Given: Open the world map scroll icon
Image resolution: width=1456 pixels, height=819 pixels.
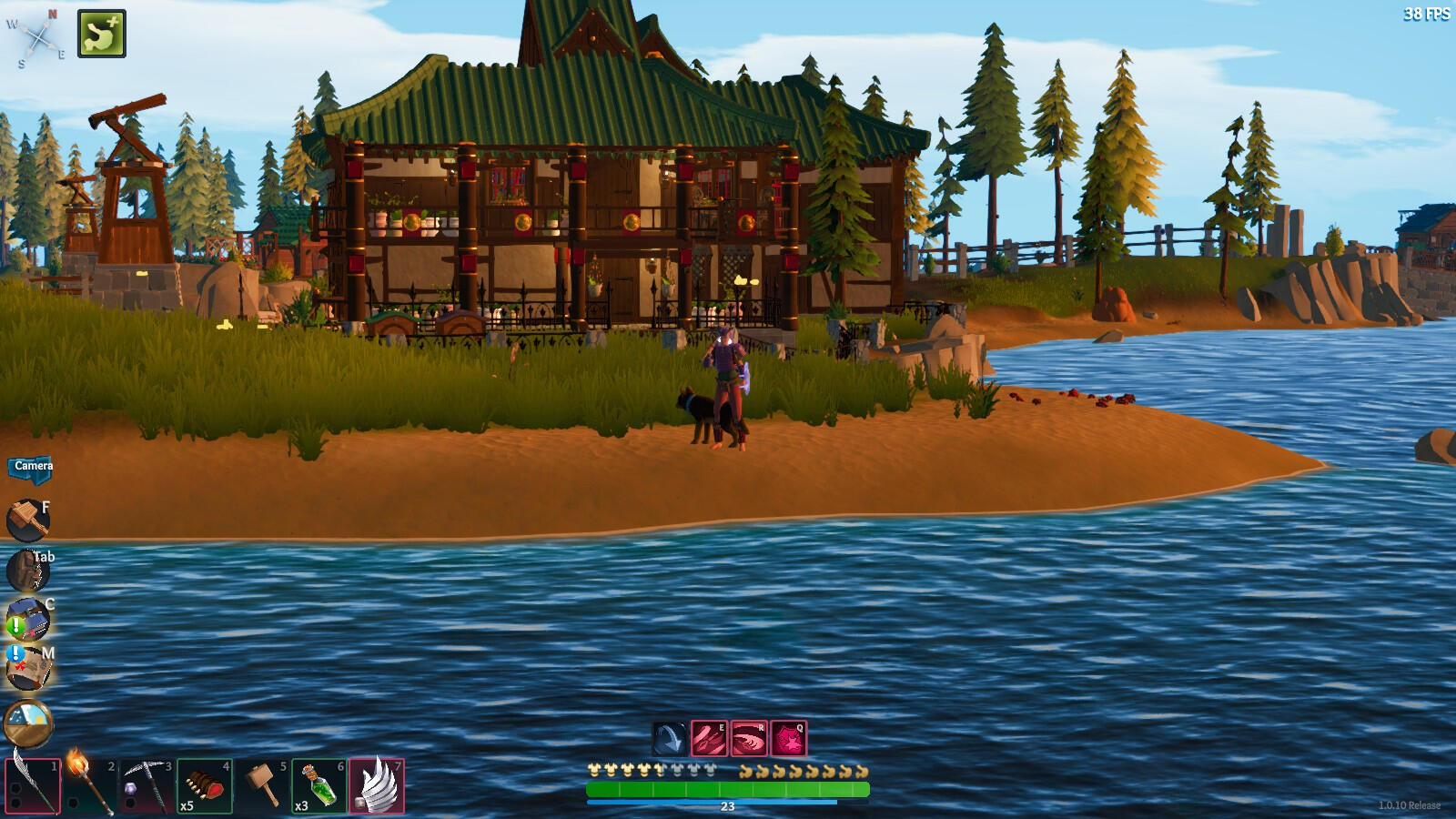Looking at the screenshot, I should point(27,670).
